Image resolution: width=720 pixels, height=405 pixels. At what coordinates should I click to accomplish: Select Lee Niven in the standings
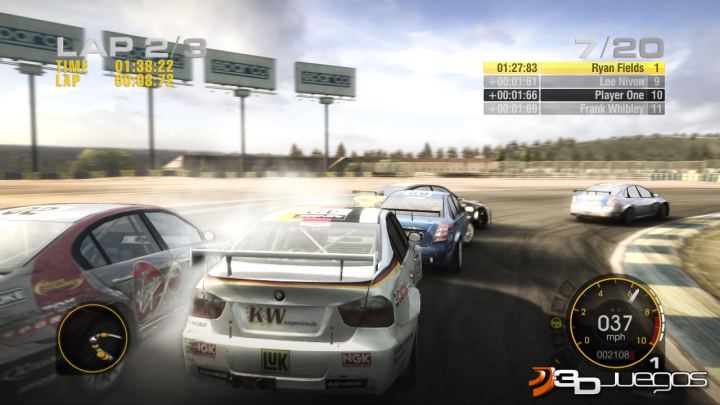pos(573,81)
